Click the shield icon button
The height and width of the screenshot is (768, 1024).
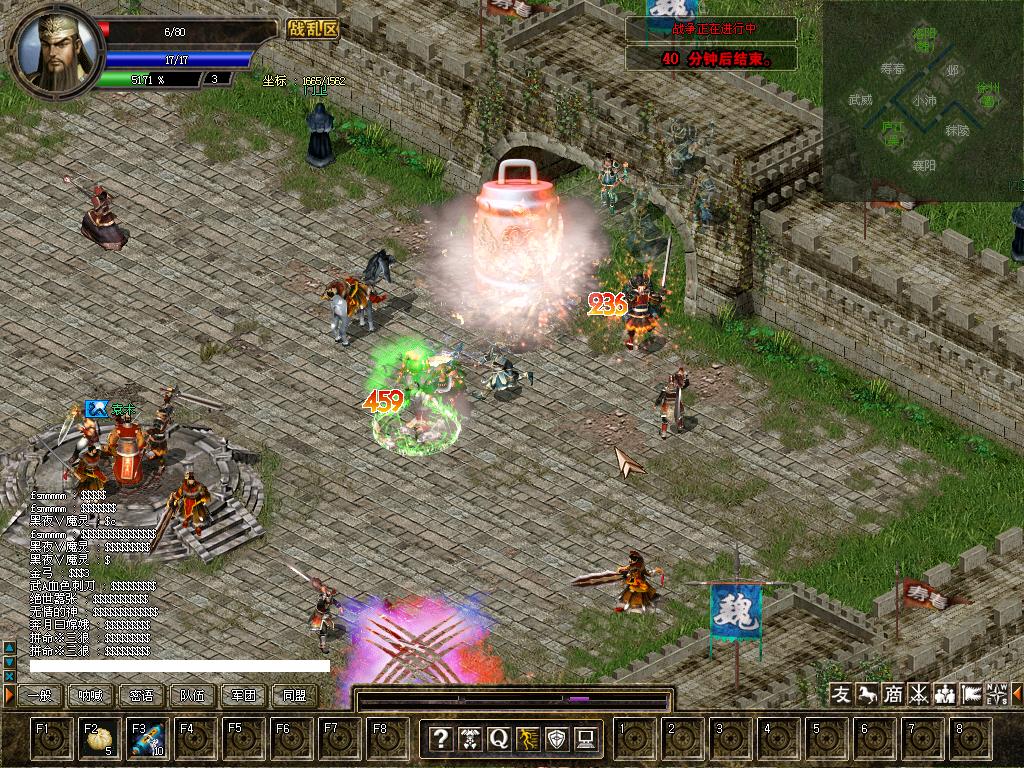(557, 739)
